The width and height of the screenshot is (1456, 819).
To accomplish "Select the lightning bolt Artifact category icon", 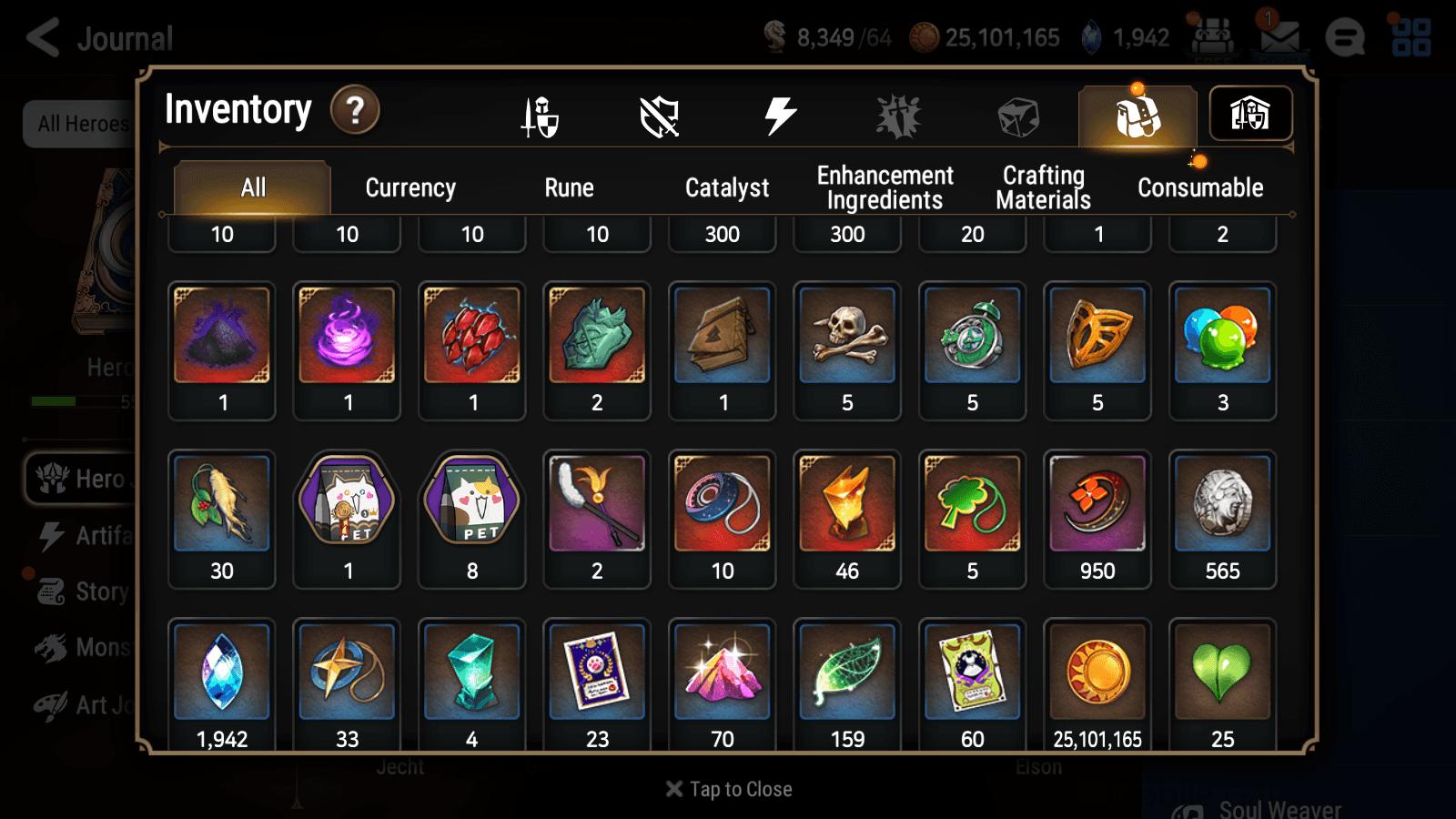I will [778, 116].
